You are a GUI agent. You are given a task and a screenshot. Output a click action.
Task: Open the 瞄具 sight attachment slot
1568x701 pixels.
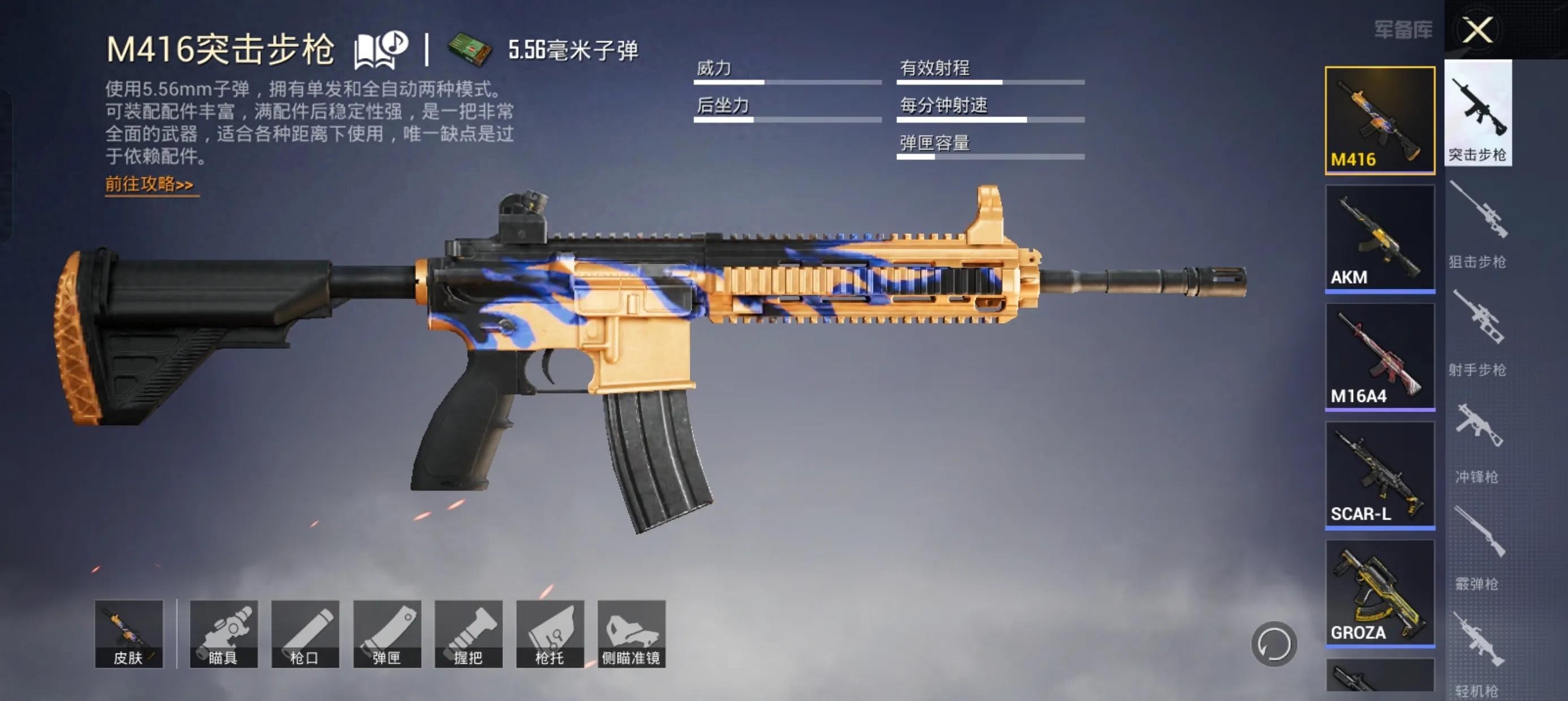223,634
